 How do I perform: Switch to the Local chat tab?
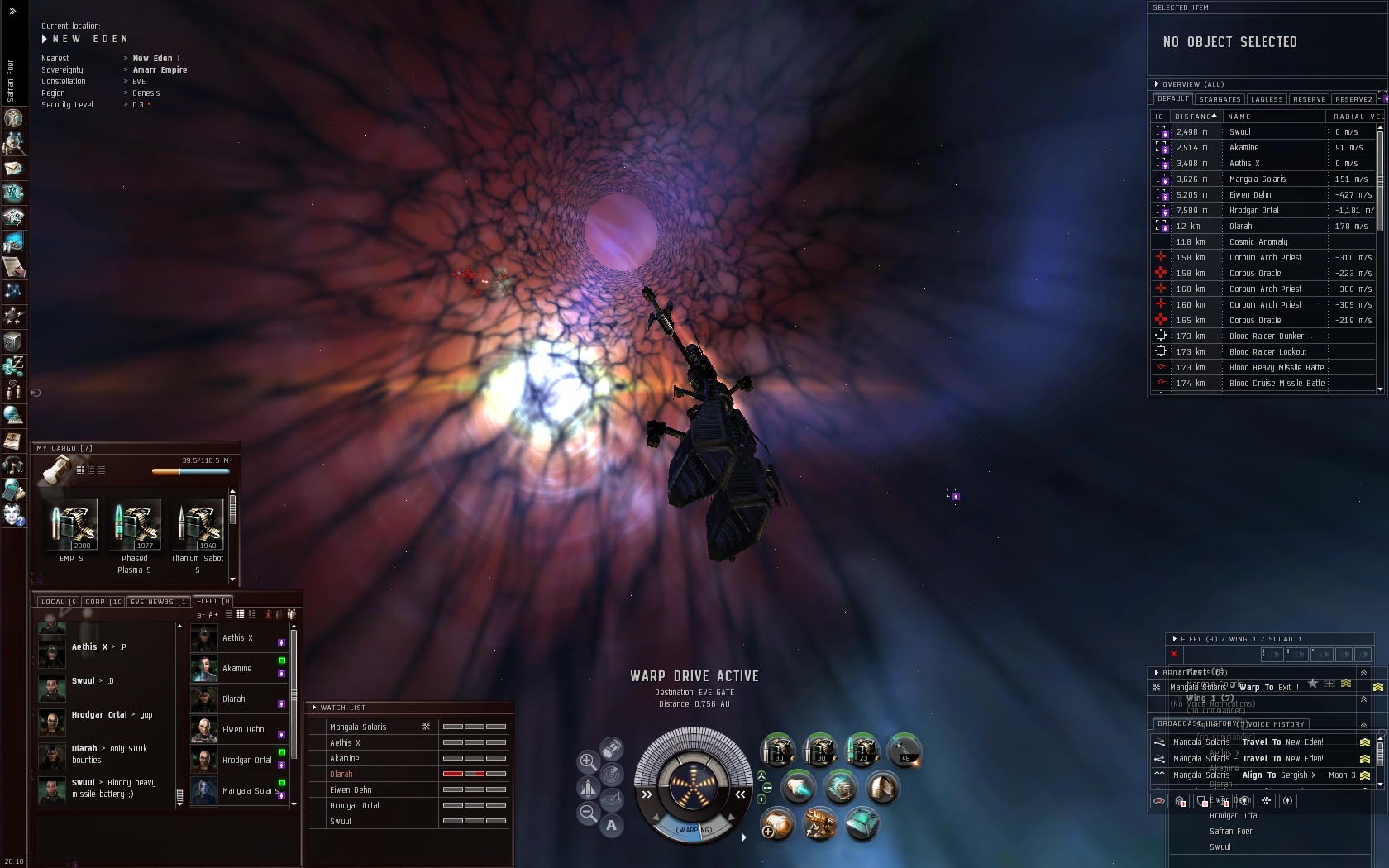pyautogui.click(x=57, y=602)
